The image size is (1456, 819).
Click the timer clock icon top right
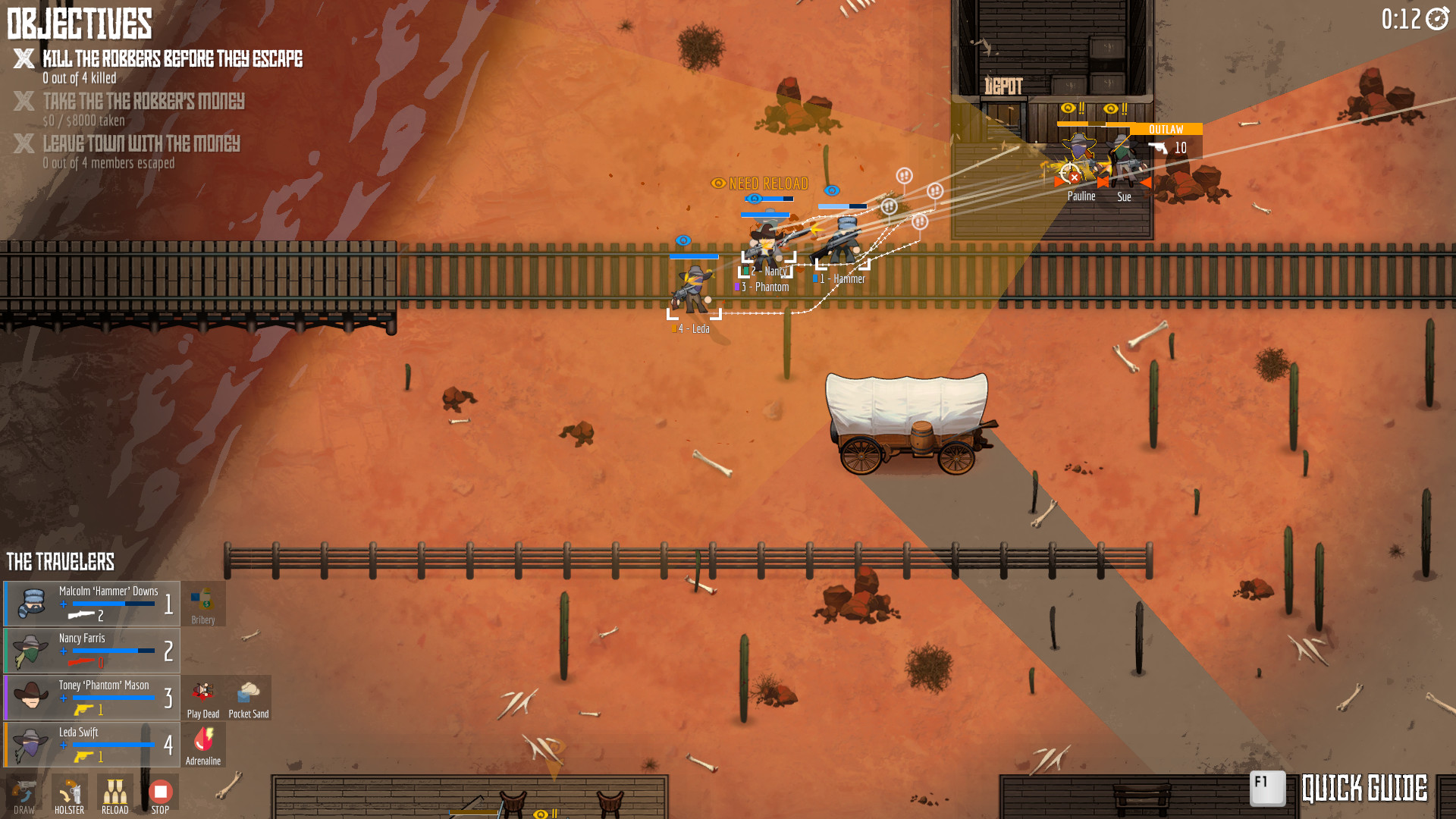click(1438, 20)
